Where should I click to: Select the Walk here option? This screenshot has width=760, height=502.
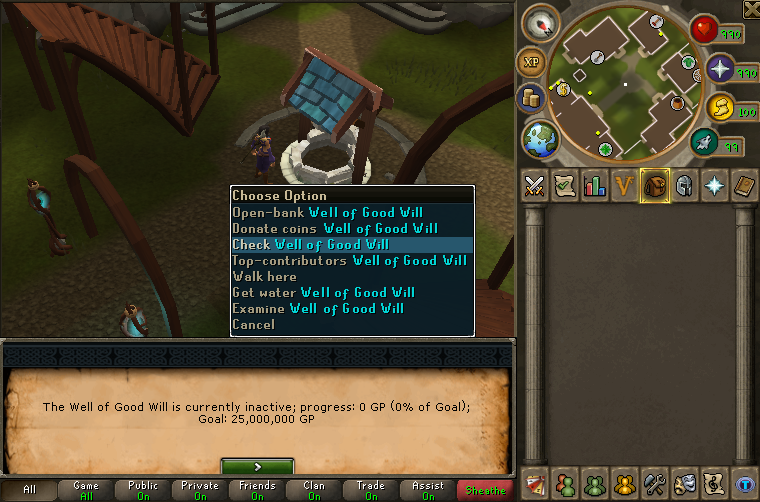(x=264, y=276)
